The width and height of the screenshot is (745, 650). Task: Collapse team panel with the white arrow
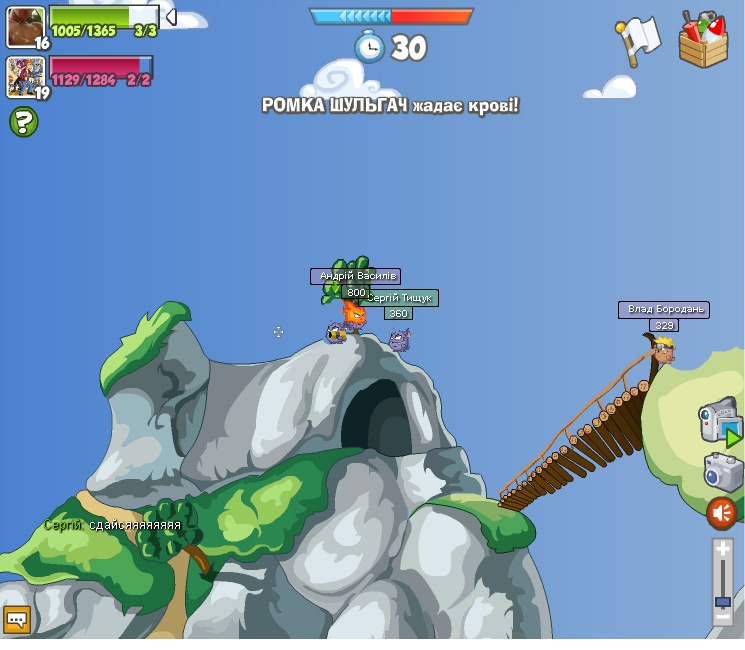pyautogui.click(x=171, y=17)
